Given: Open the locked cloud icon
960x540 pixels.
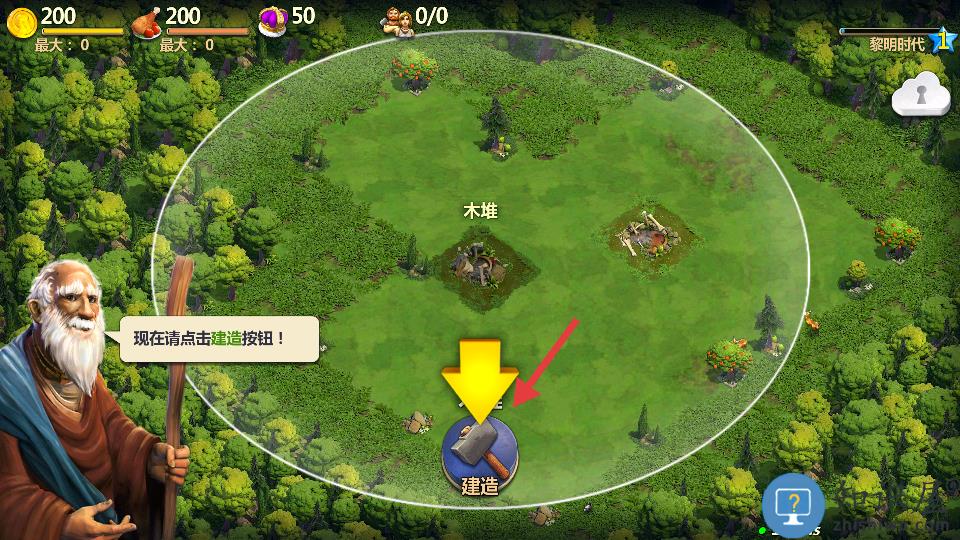Looking at the screenshot, I should tap(918, 95).
